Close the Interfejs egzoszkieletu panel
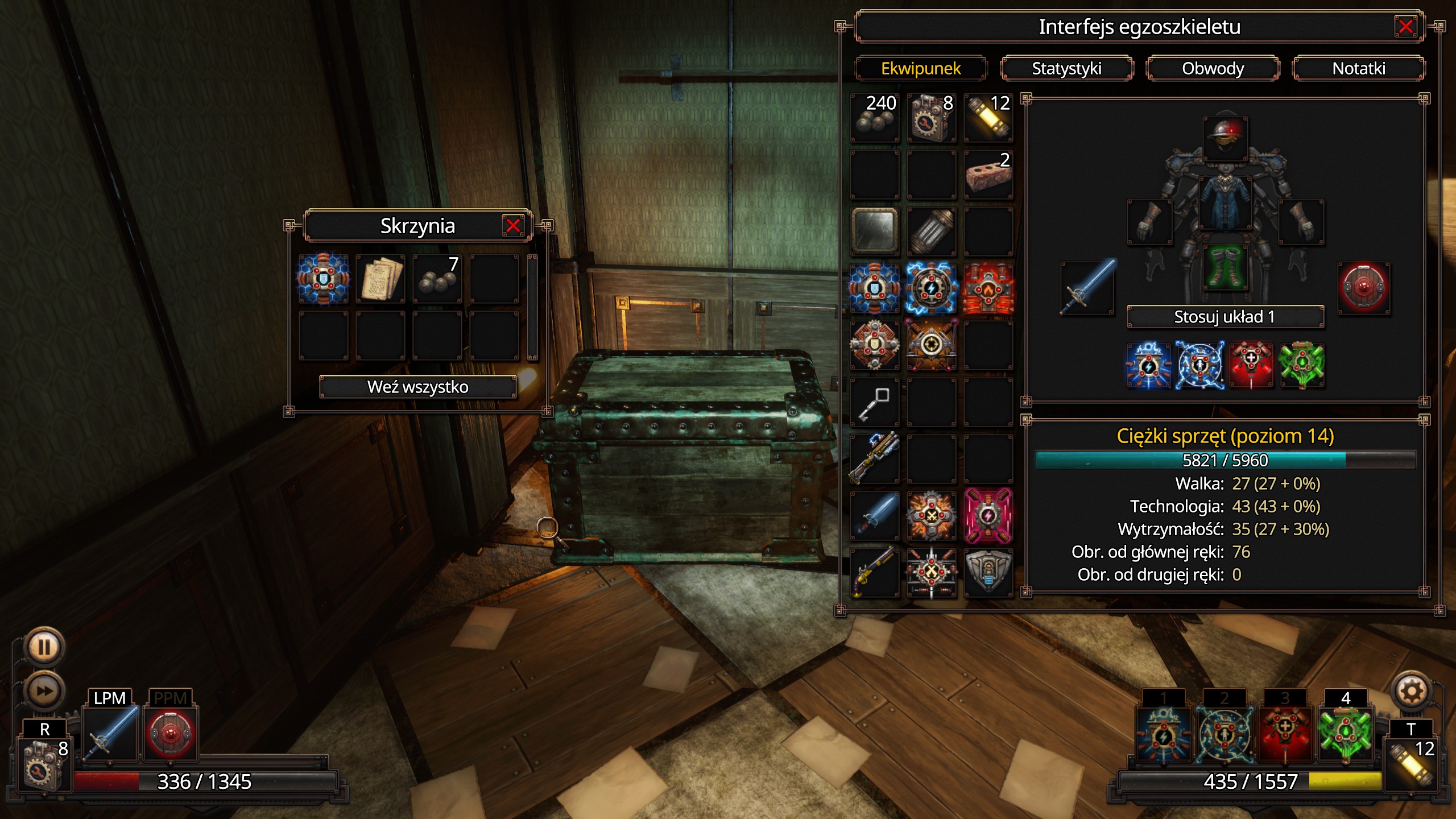This screenshot has width=1456, height=819. [1405, 27]
